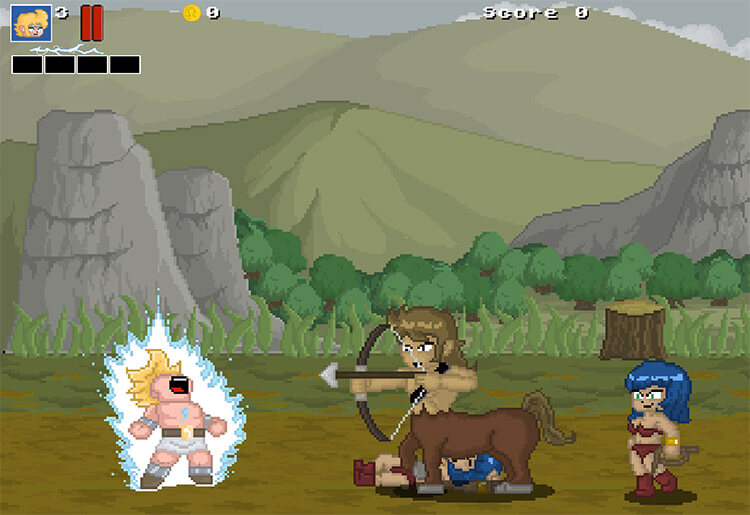Click the gold coin icon

click(x=192, y=13)
